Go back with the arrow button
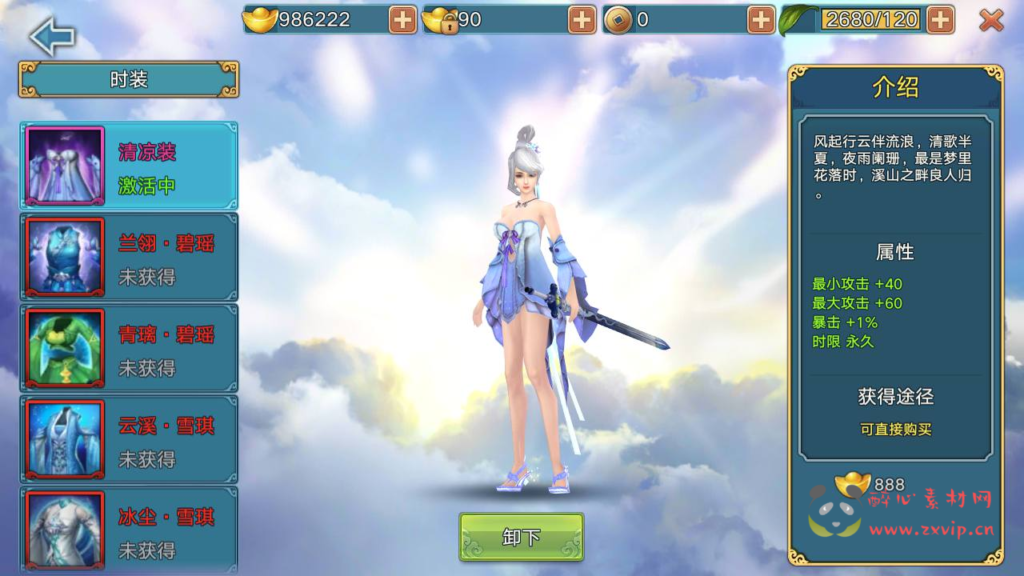Viewport: 1024px width, 576px height. (52, 36)
